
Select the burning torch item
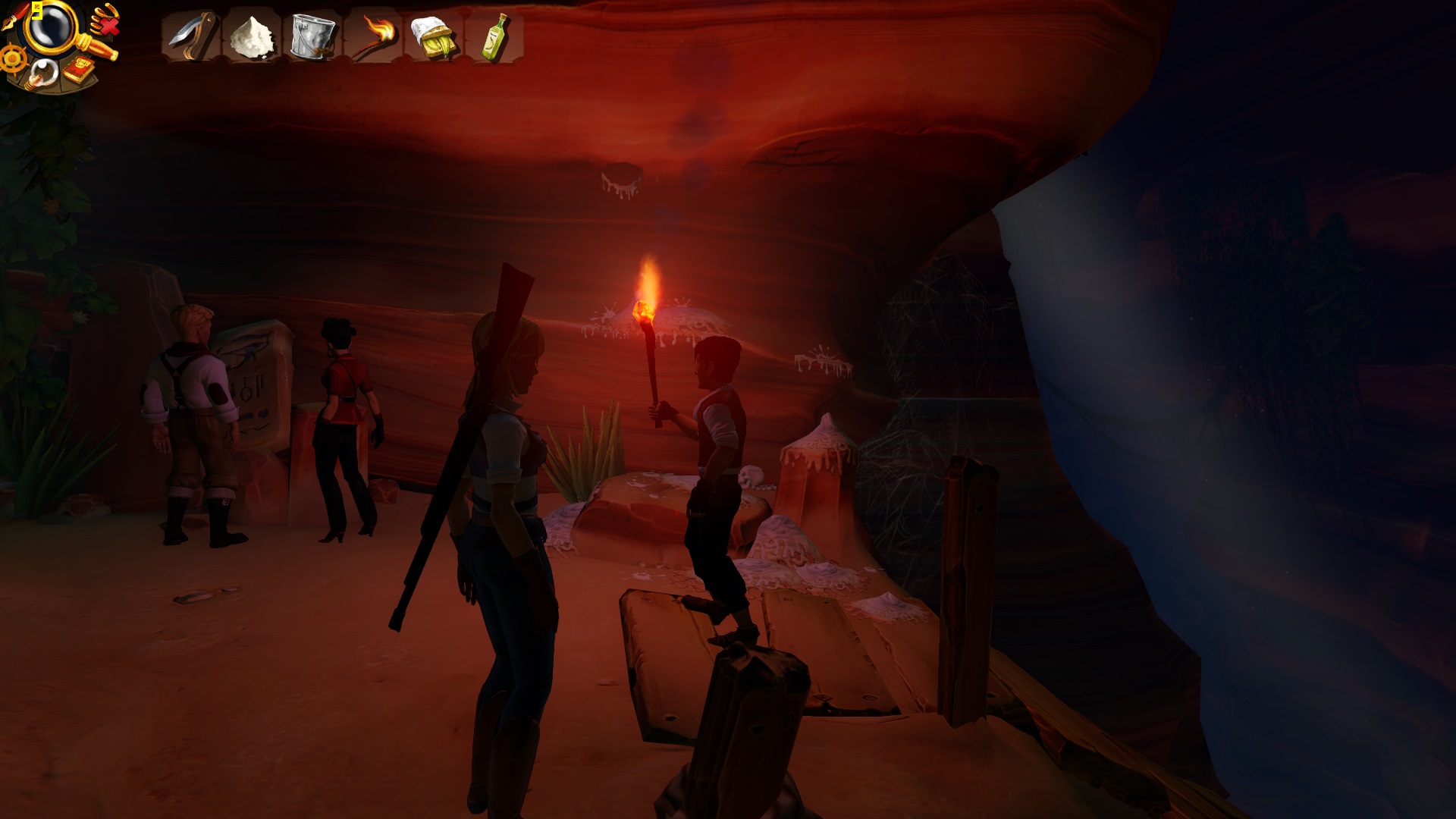pos(373,36)
